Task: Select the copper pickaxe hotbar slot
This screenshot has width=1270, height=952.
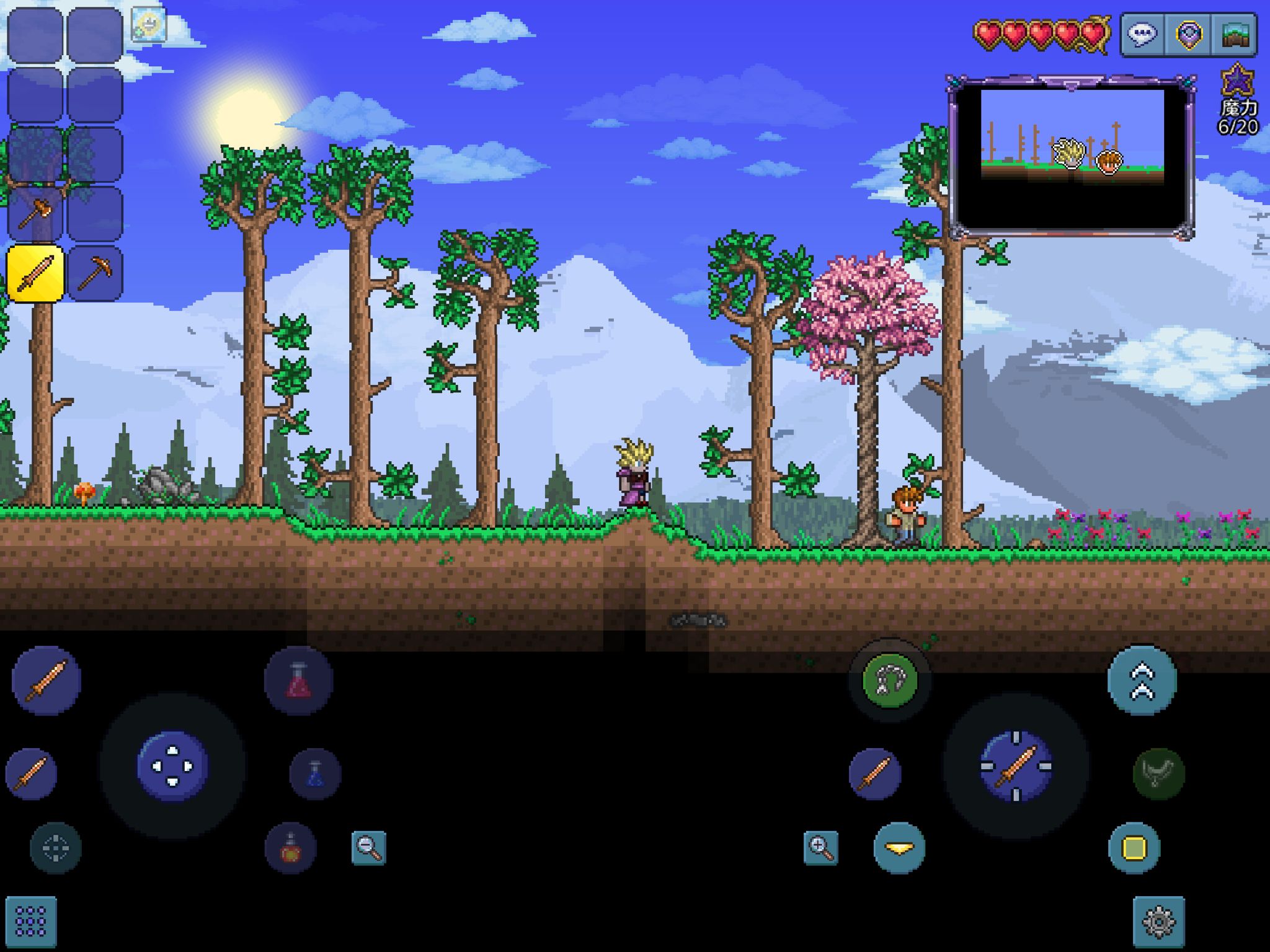Action: point(95,273)
